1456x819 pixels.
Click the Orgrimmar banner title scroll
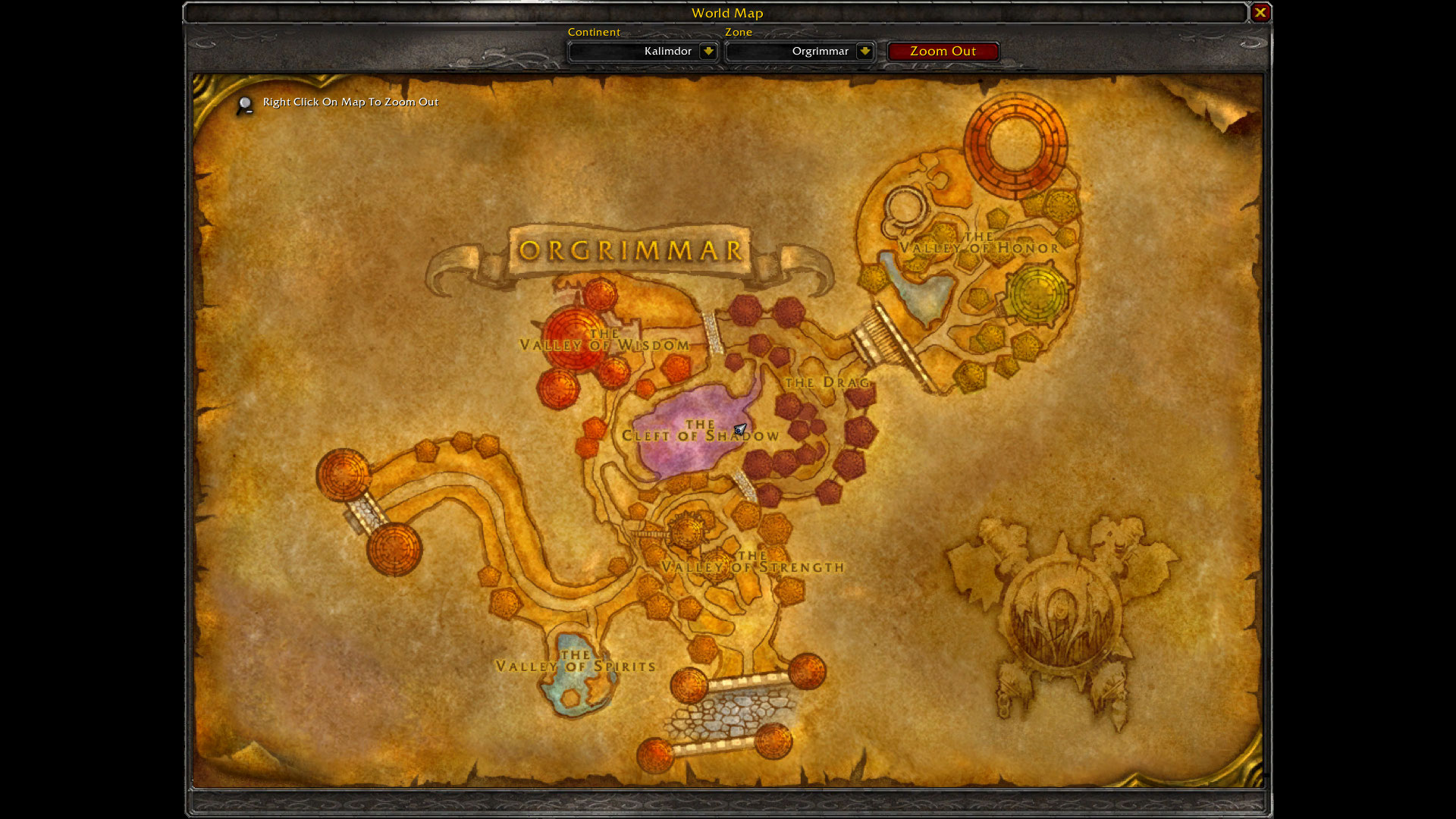click(x=632, y=249)
